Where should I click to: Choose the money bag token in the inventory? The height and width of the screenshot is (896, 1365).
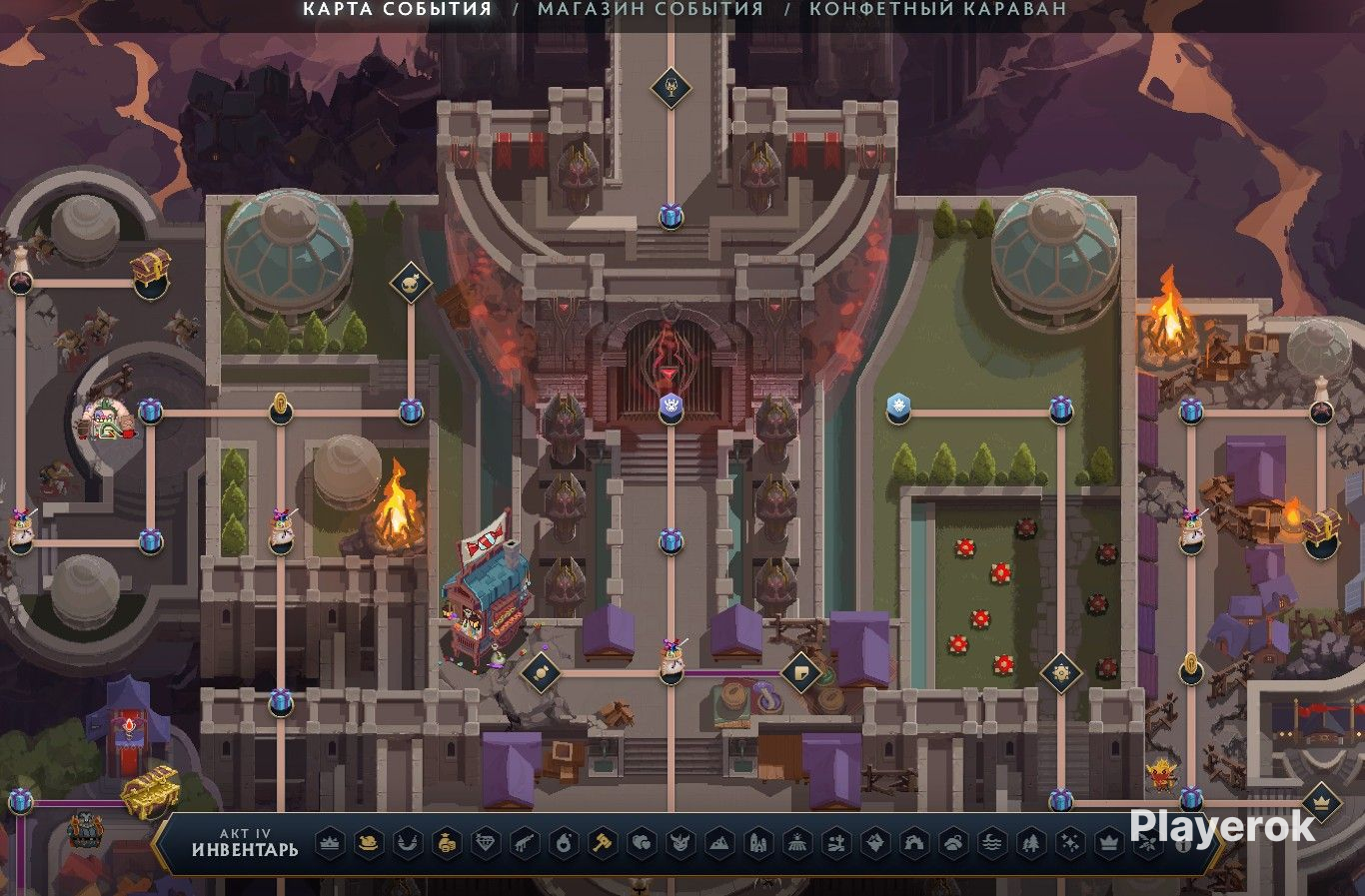447,843
